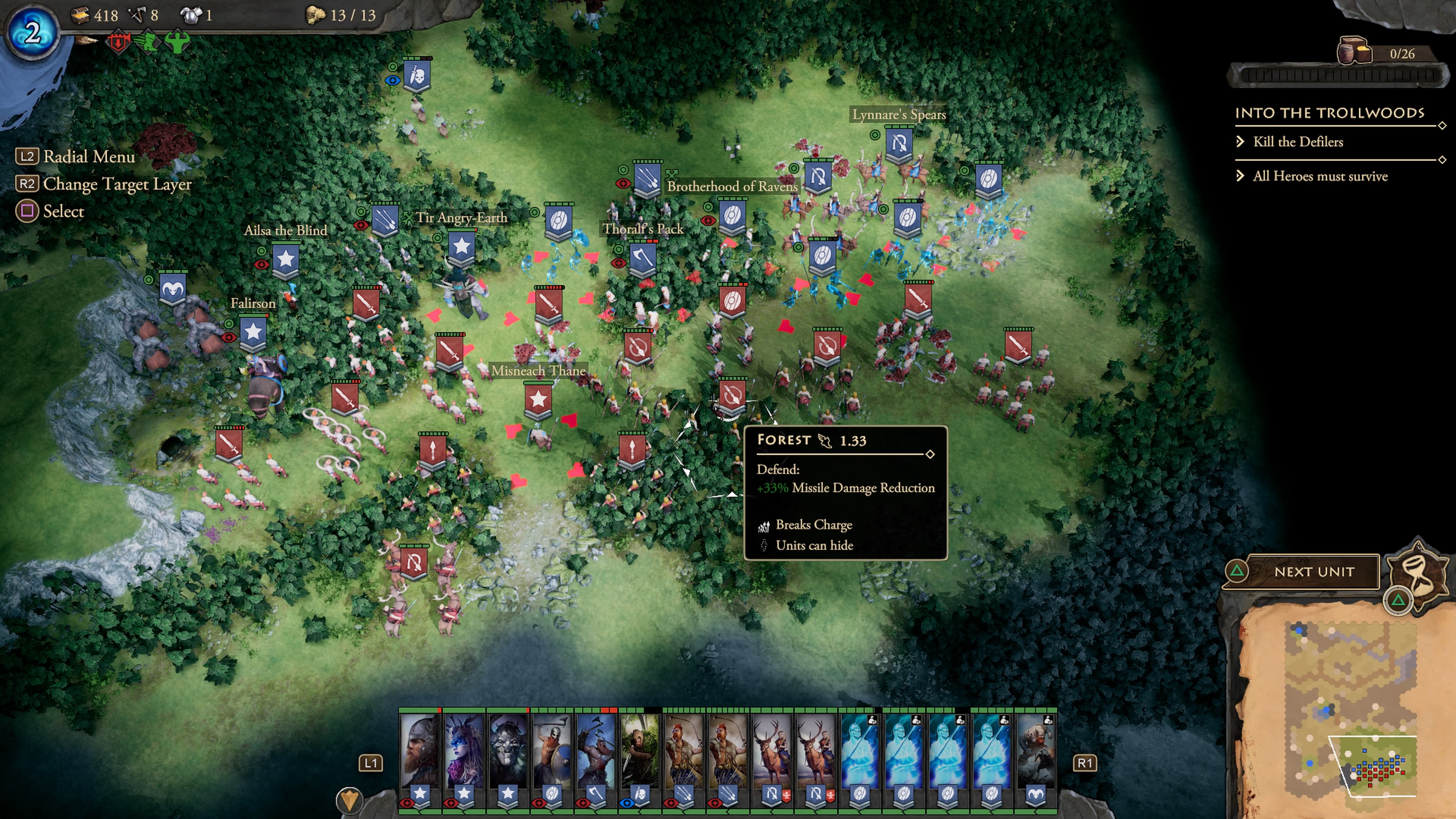Select the Next Unit button
Image resolution: width=1456 pixels, height=819 pixels.
1313,571
